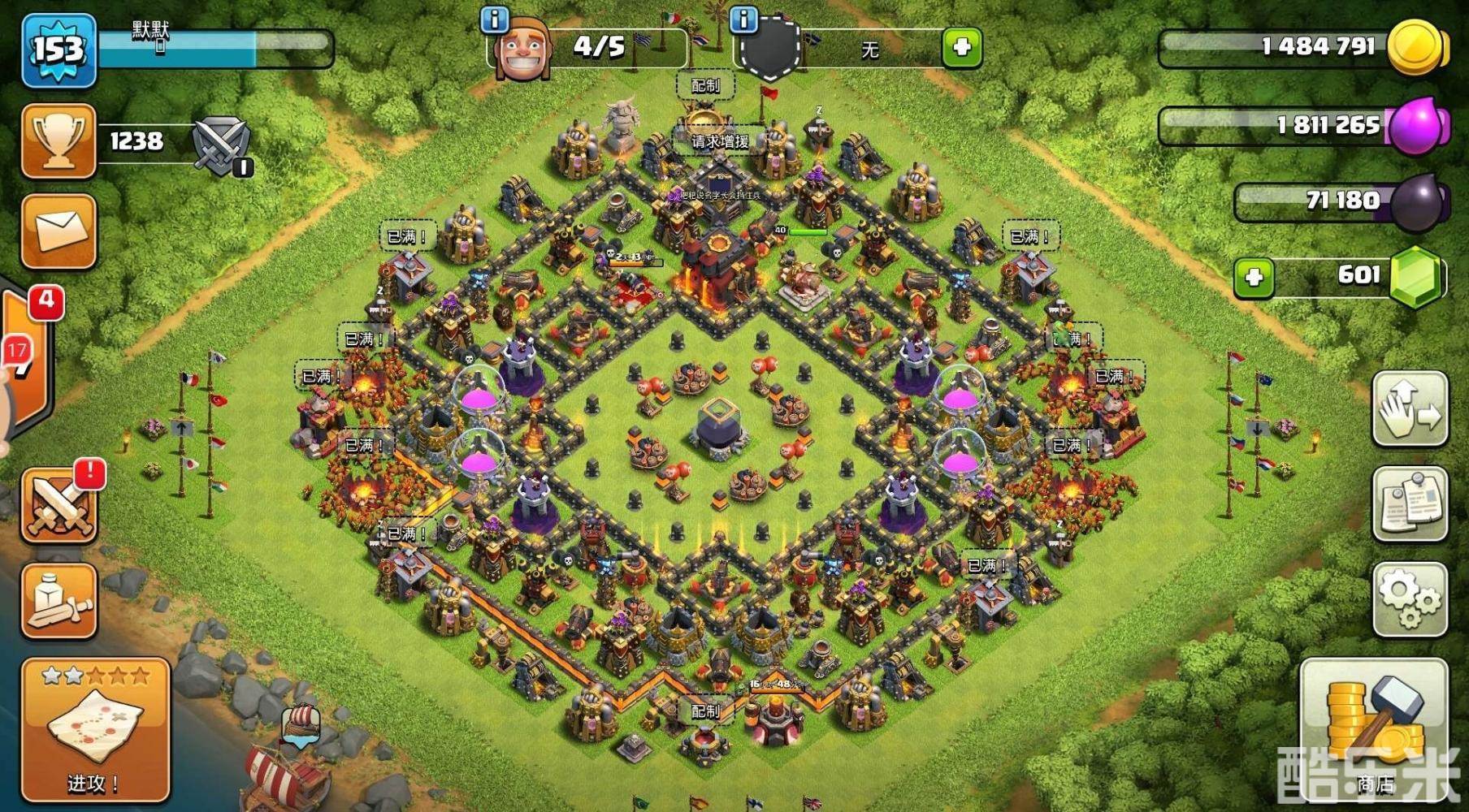Select the pink elixir resource icon

tap(1417, 126)
